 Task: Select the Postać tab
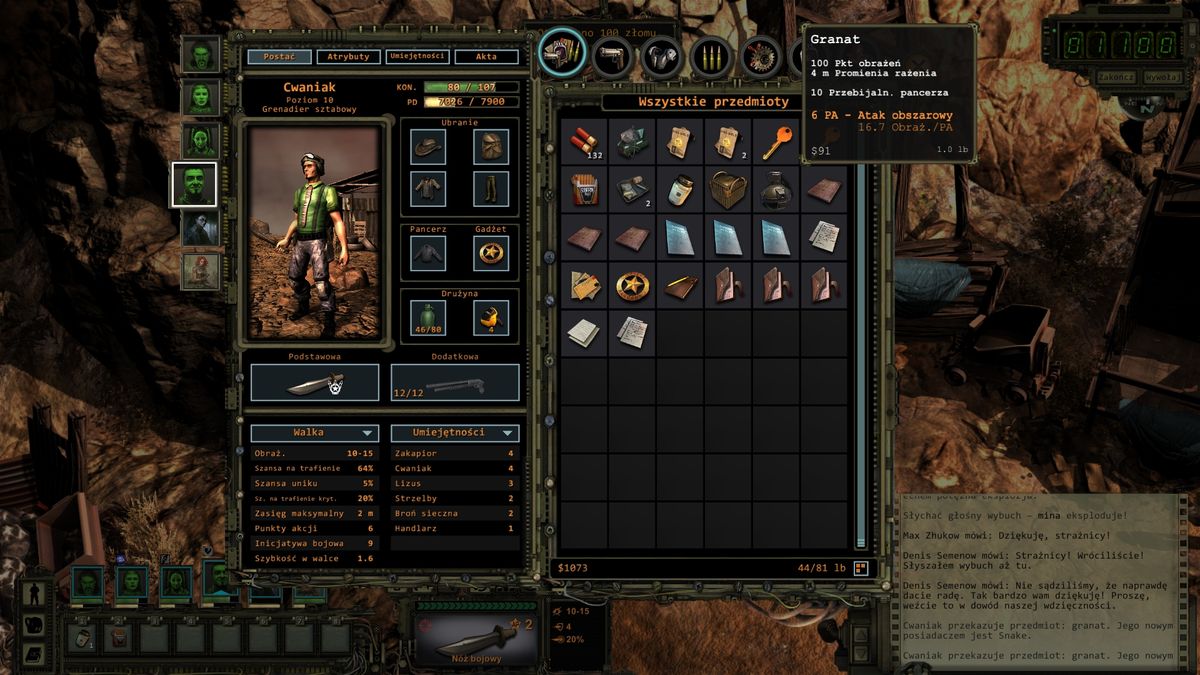279,57
